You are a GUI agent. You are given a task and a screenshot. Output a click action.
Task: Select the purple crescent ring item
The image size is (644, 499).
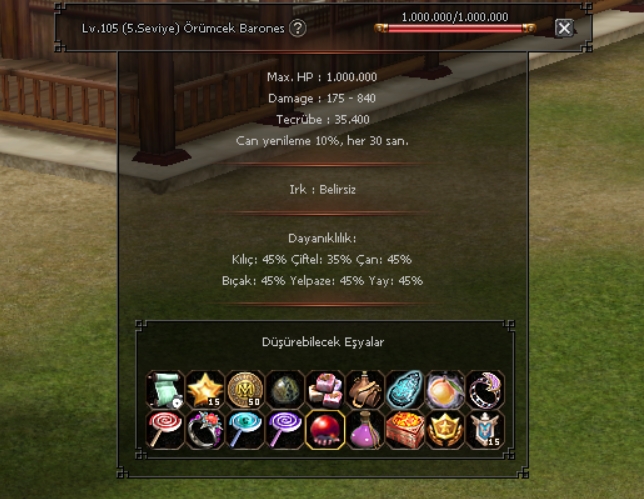484,389
